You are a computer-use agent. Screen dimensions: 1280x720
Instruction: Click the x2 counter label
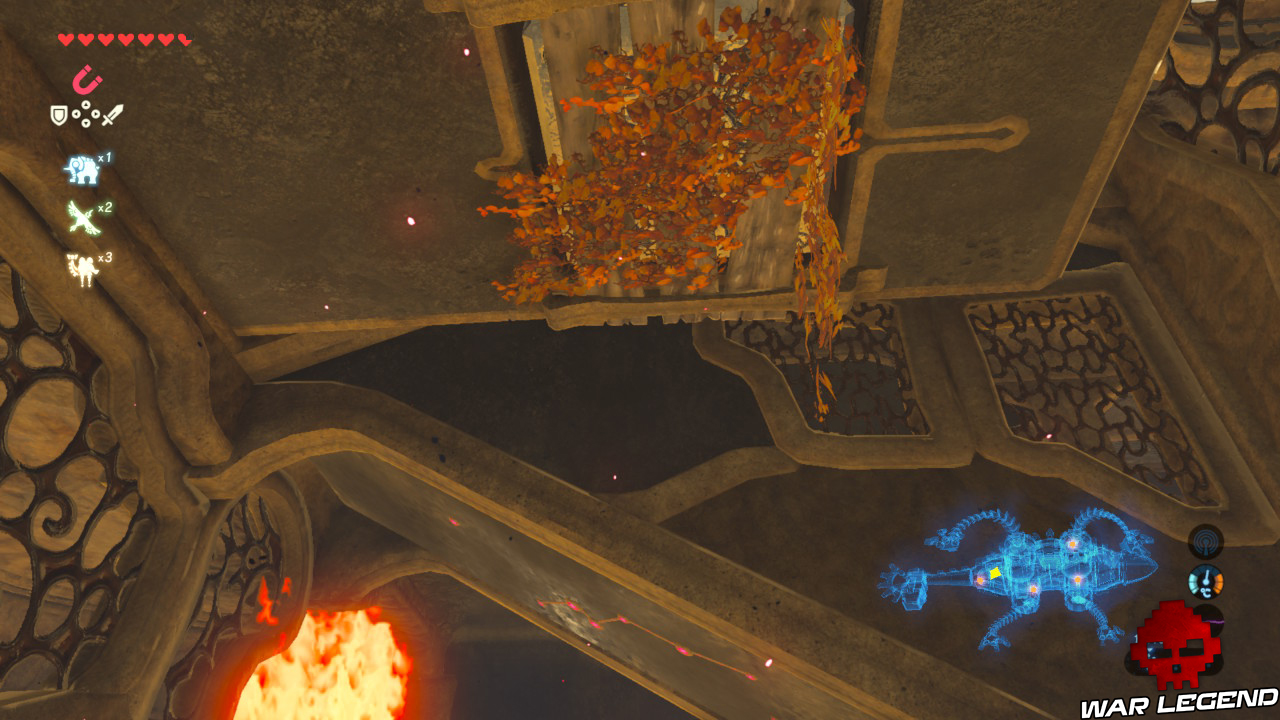105,206
